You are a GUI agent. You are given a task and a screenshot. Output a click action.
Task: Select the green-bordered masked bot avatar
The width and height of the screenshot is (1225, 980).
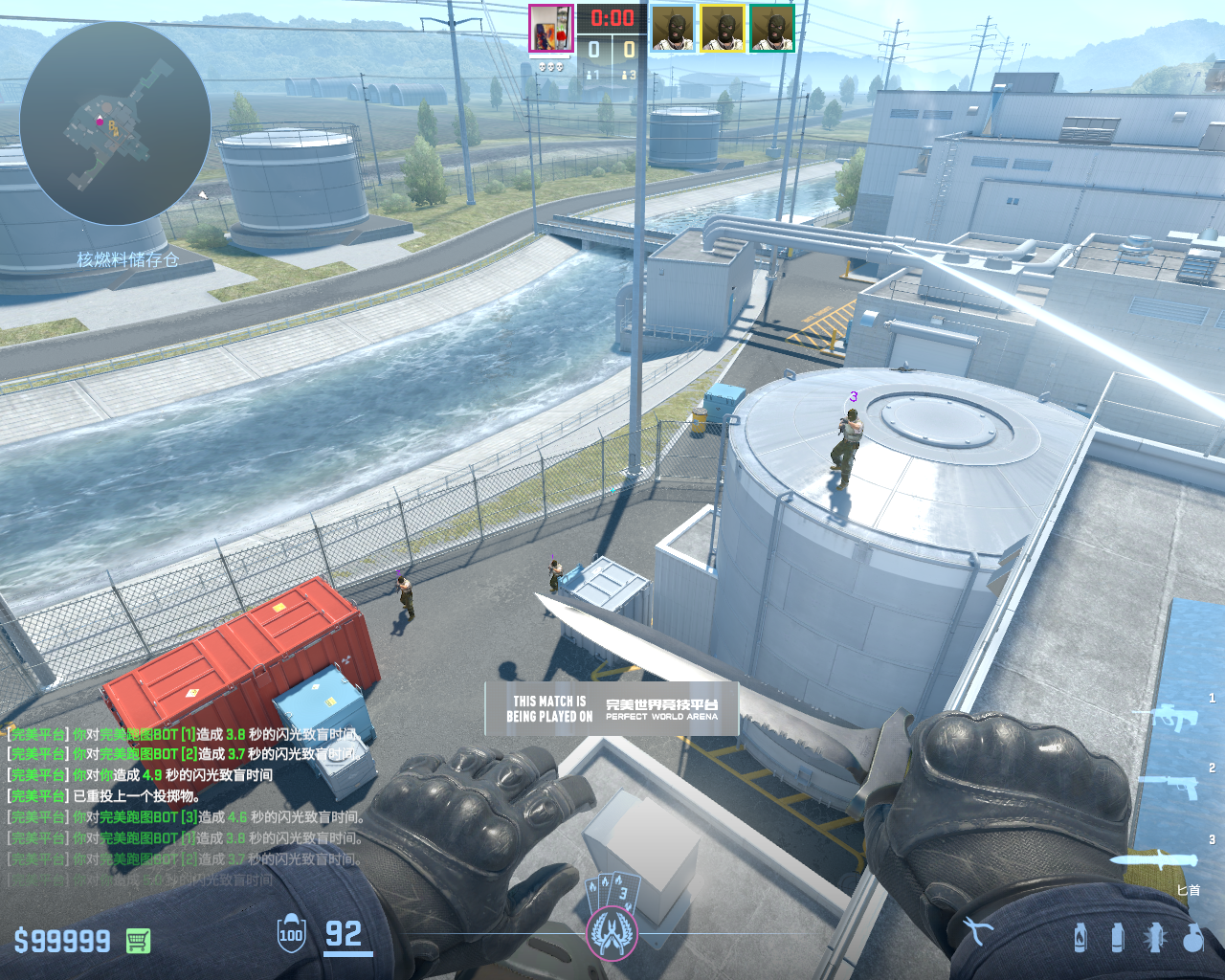point(771,29)
